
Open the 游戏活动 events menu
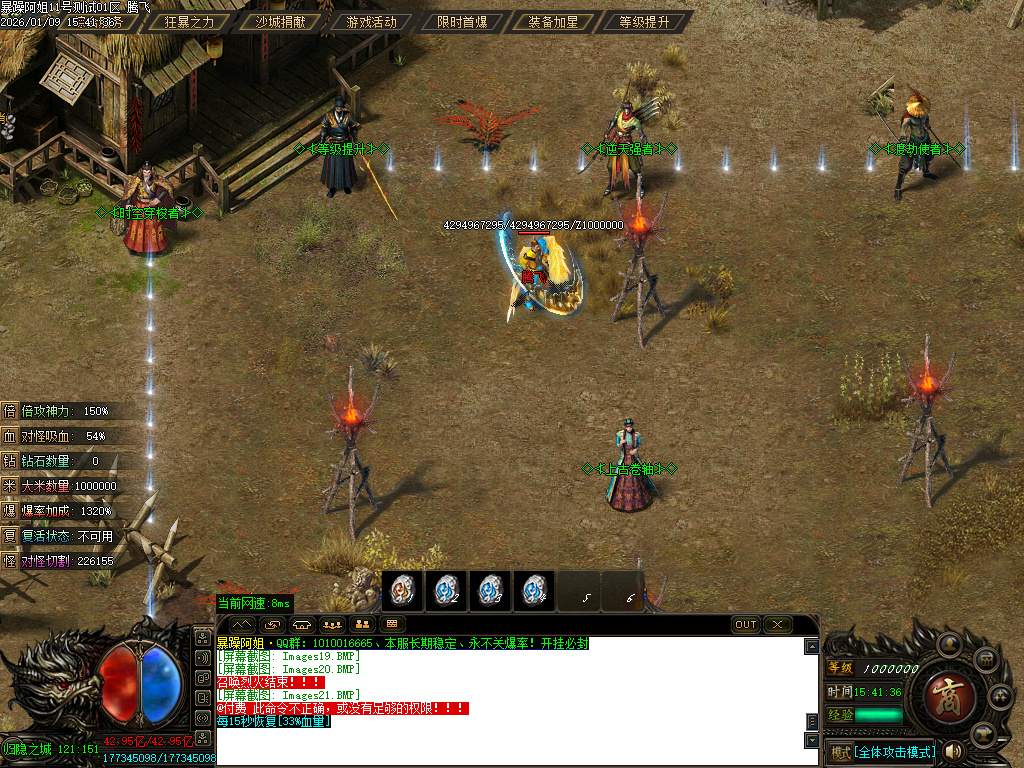pyautogui.click(x=371, y=21)
